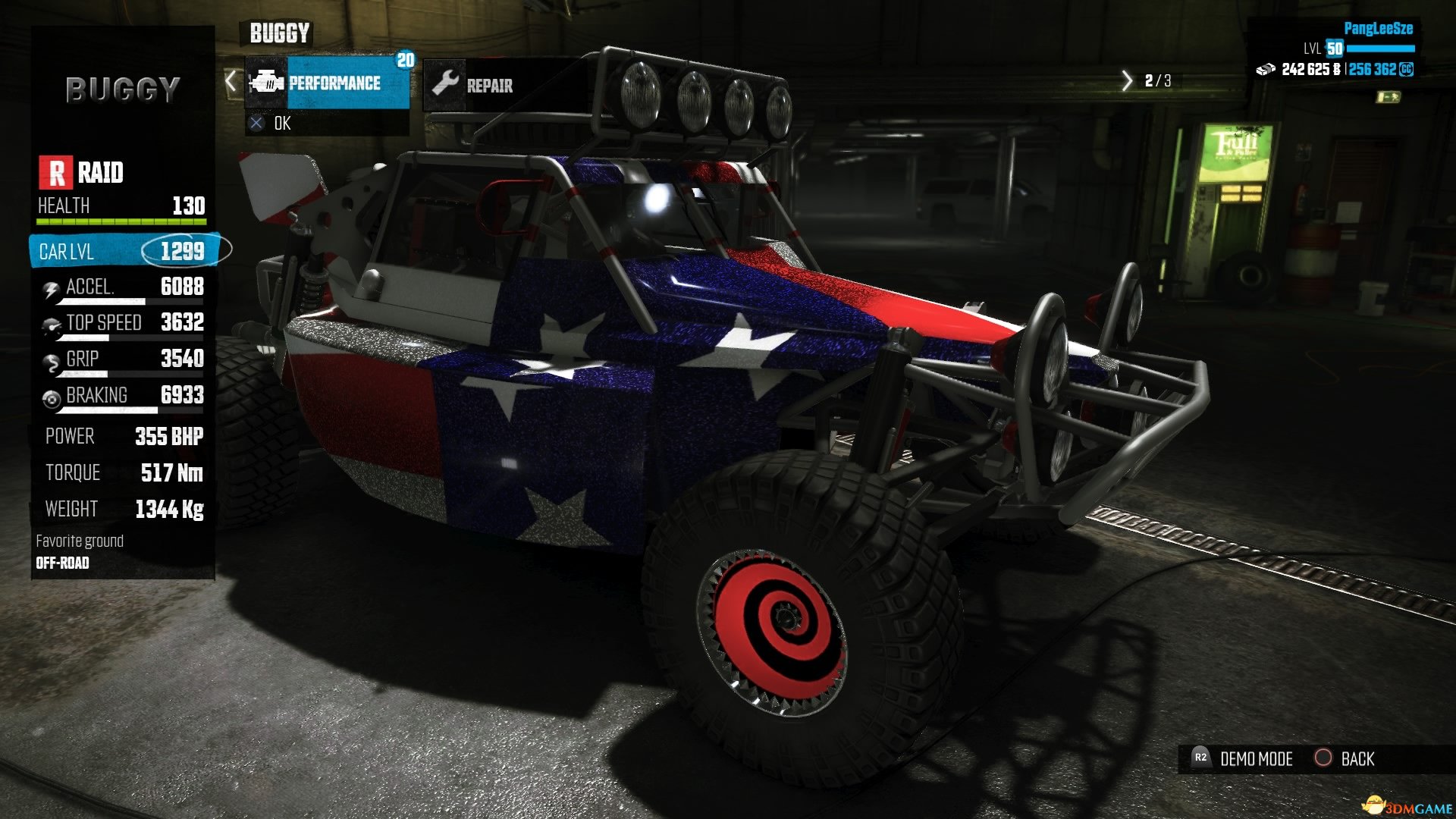Go to the previous category with left arrow
The image size is (1456, 819).
(231, 80)
